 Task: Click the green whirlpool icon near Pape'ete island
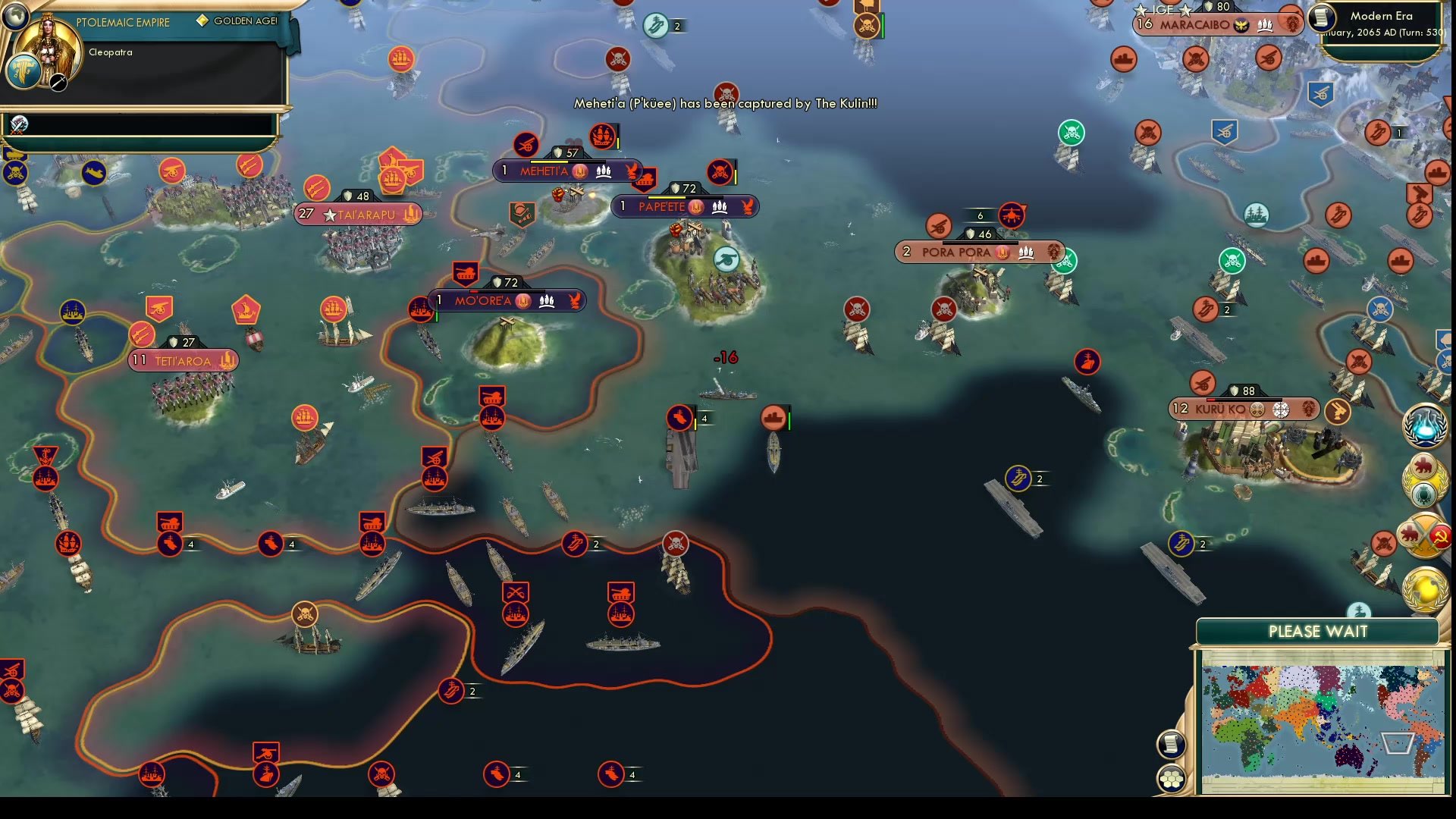click(727, 259)
